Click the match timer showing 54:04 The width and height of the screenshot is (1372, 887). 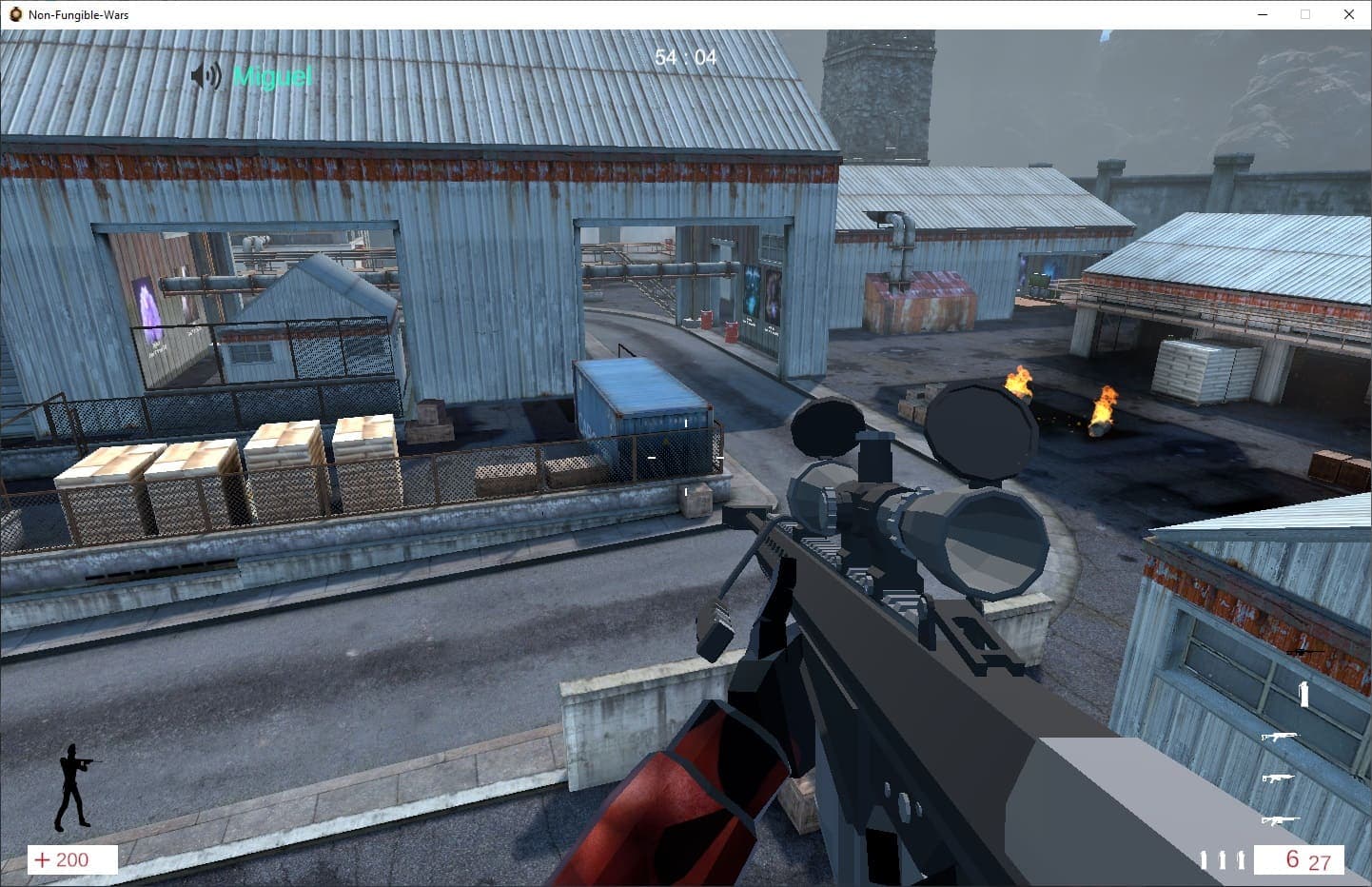coord(684,57)
